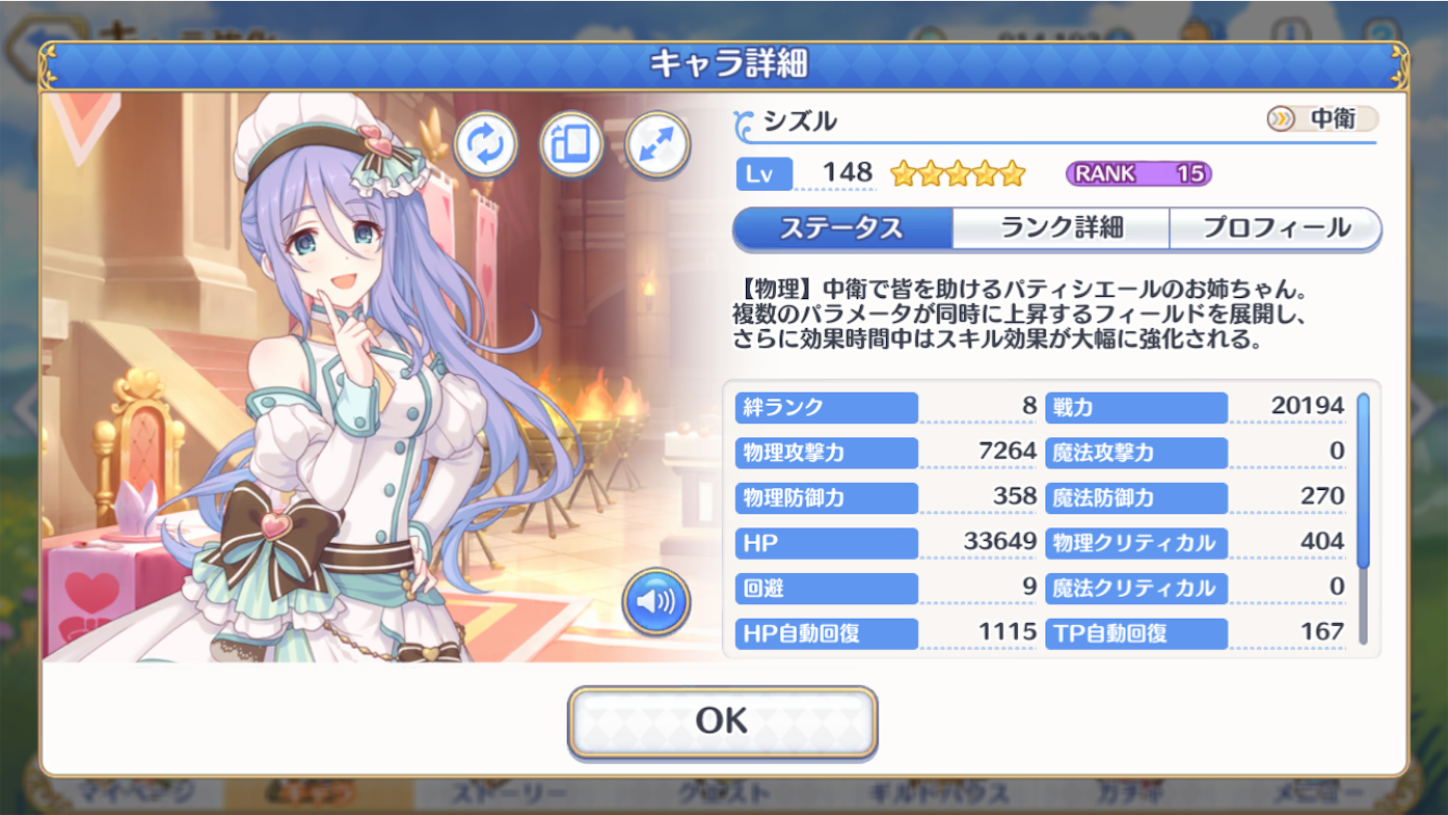Click the fifth star in the rarity display
The height and width of the screenshot is (815, 1448).
click(x=1013, y=172)
